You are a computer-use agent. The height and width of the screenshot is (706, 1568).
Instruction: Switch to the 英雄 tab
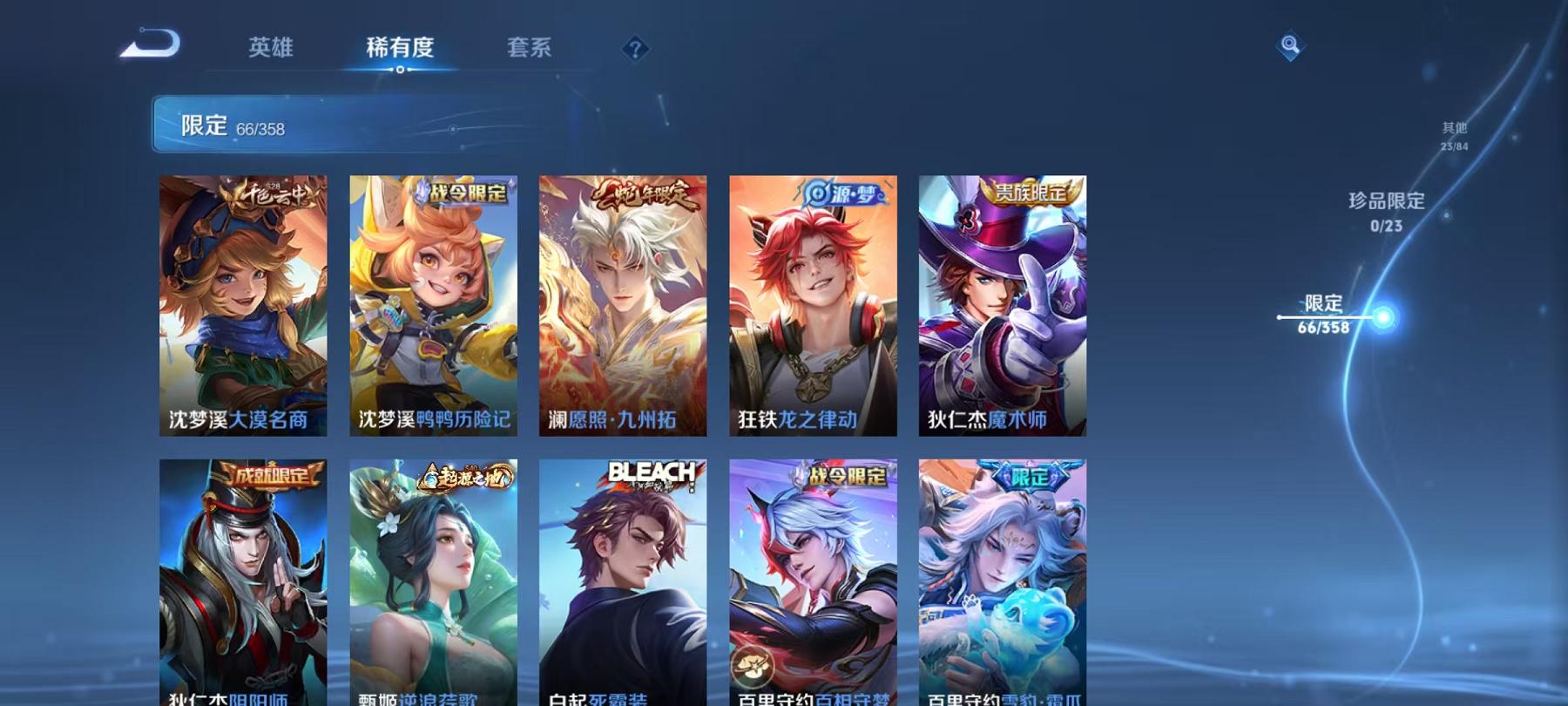click(x=269, y=50)
